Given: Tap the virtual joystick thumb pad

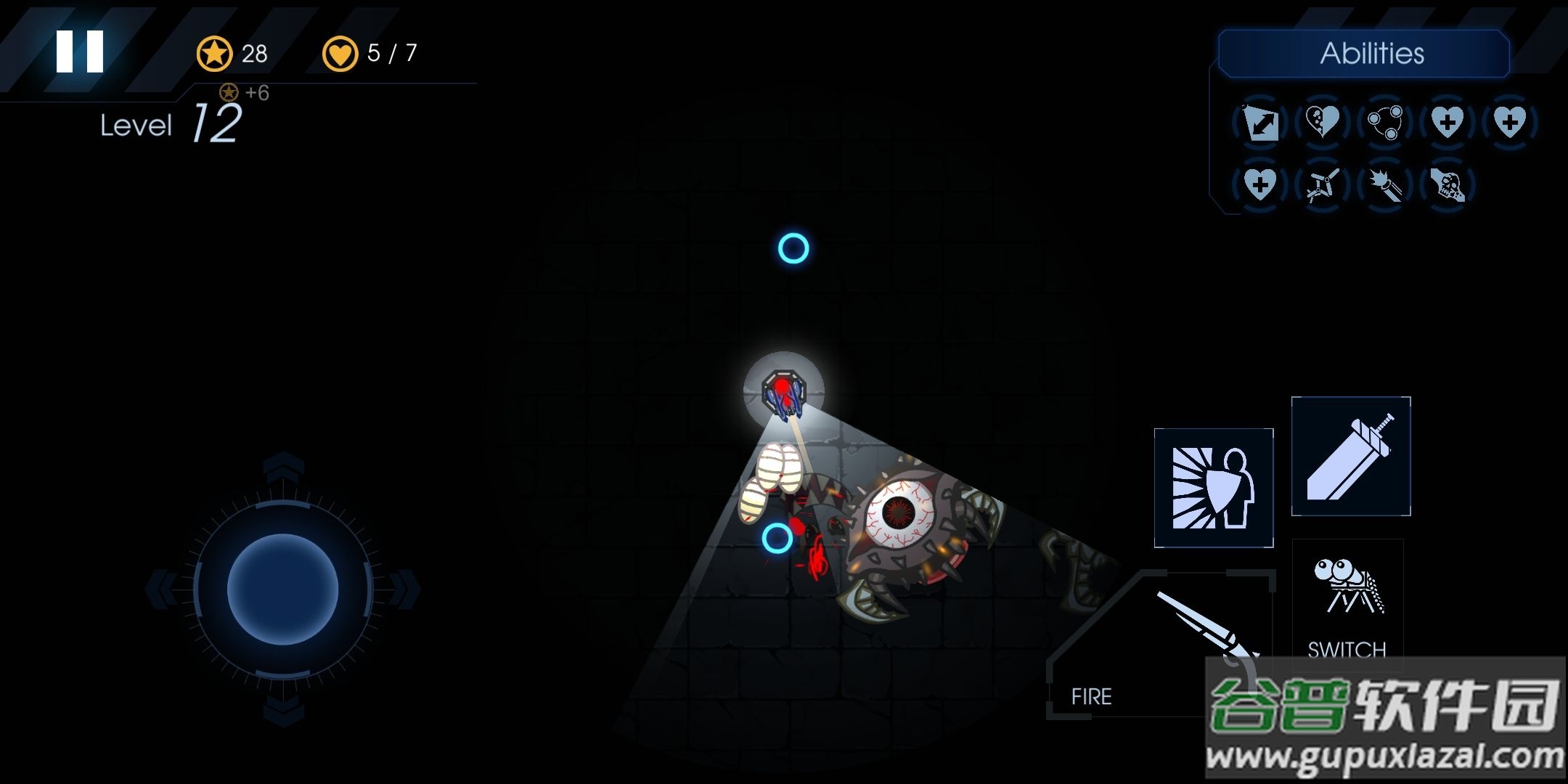Looking at the screenshot, I should tap(282, 589).
